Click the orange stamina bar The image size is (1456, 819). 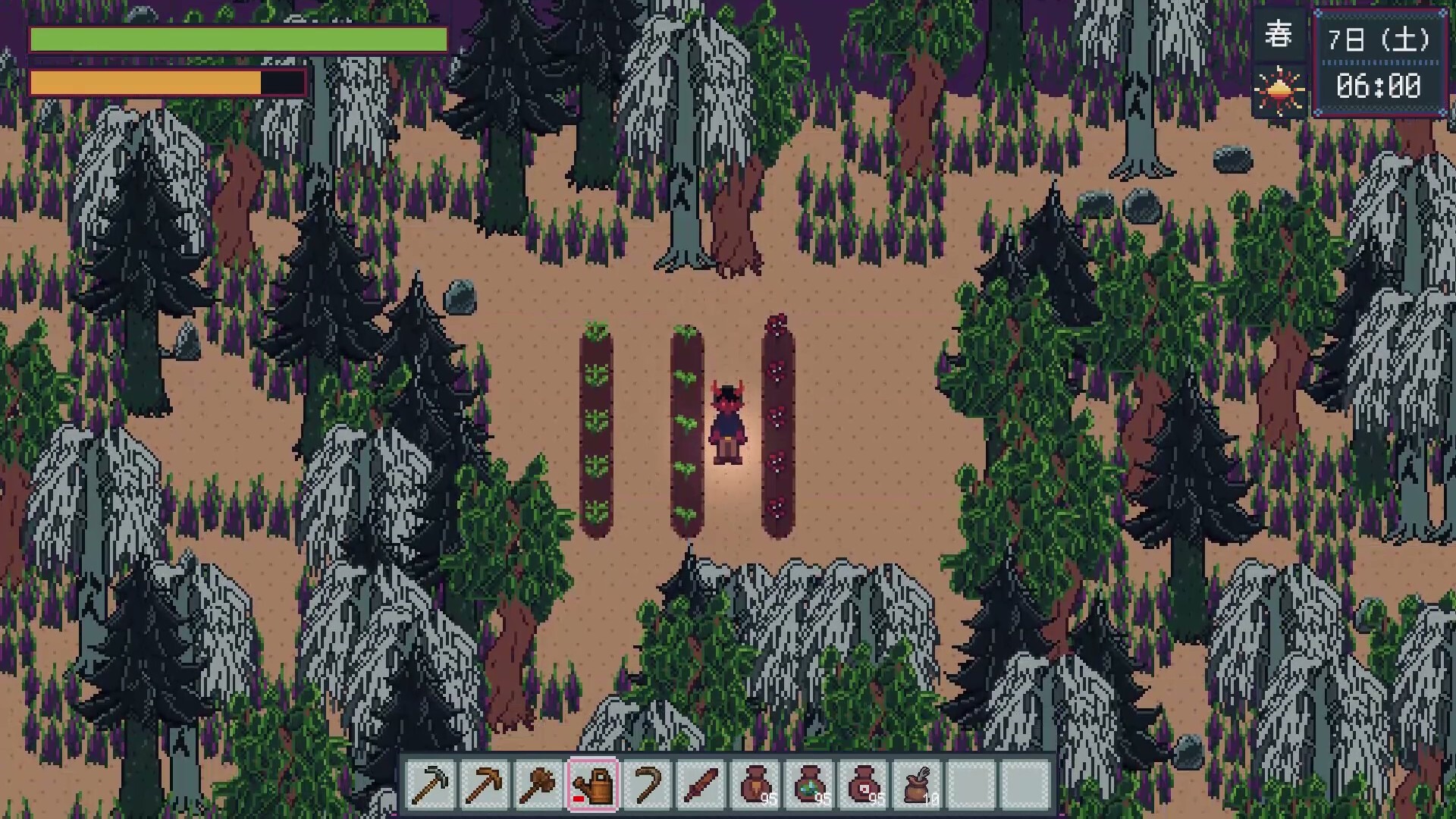coord(144,82)
